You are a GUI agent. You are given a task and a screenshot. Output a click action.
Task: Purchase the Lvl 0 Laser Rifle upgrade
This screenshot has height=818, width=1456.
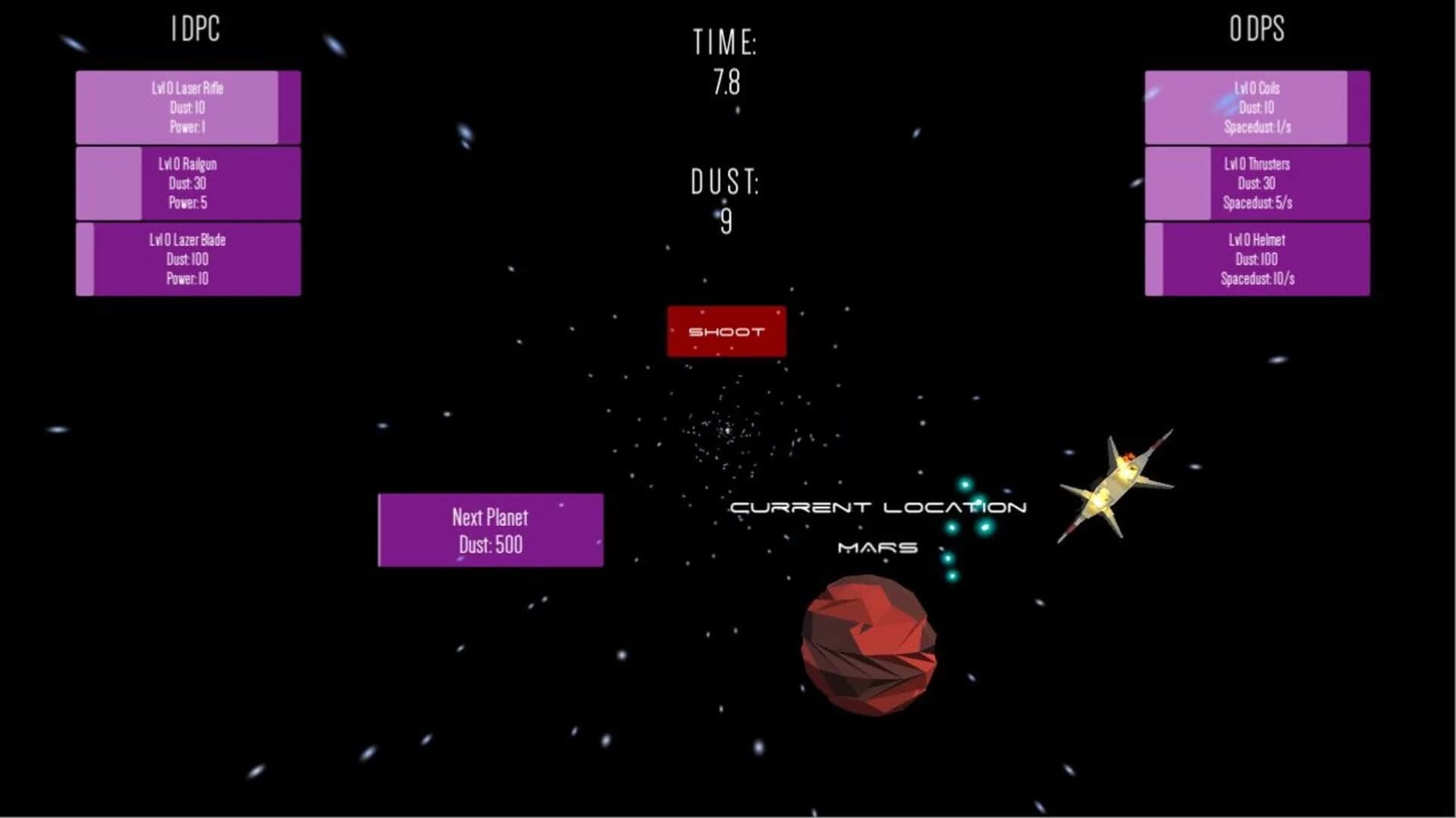point(187,108)
